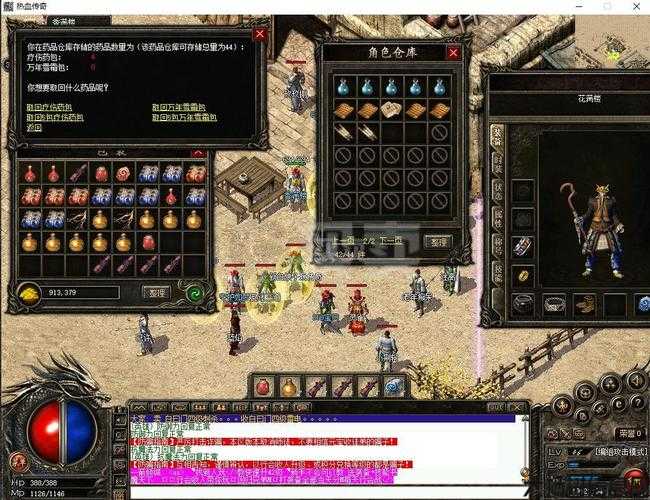Viewport: 650px width, 500px height.
Task: Close the game window from the title bar
Action: [633, 7]
